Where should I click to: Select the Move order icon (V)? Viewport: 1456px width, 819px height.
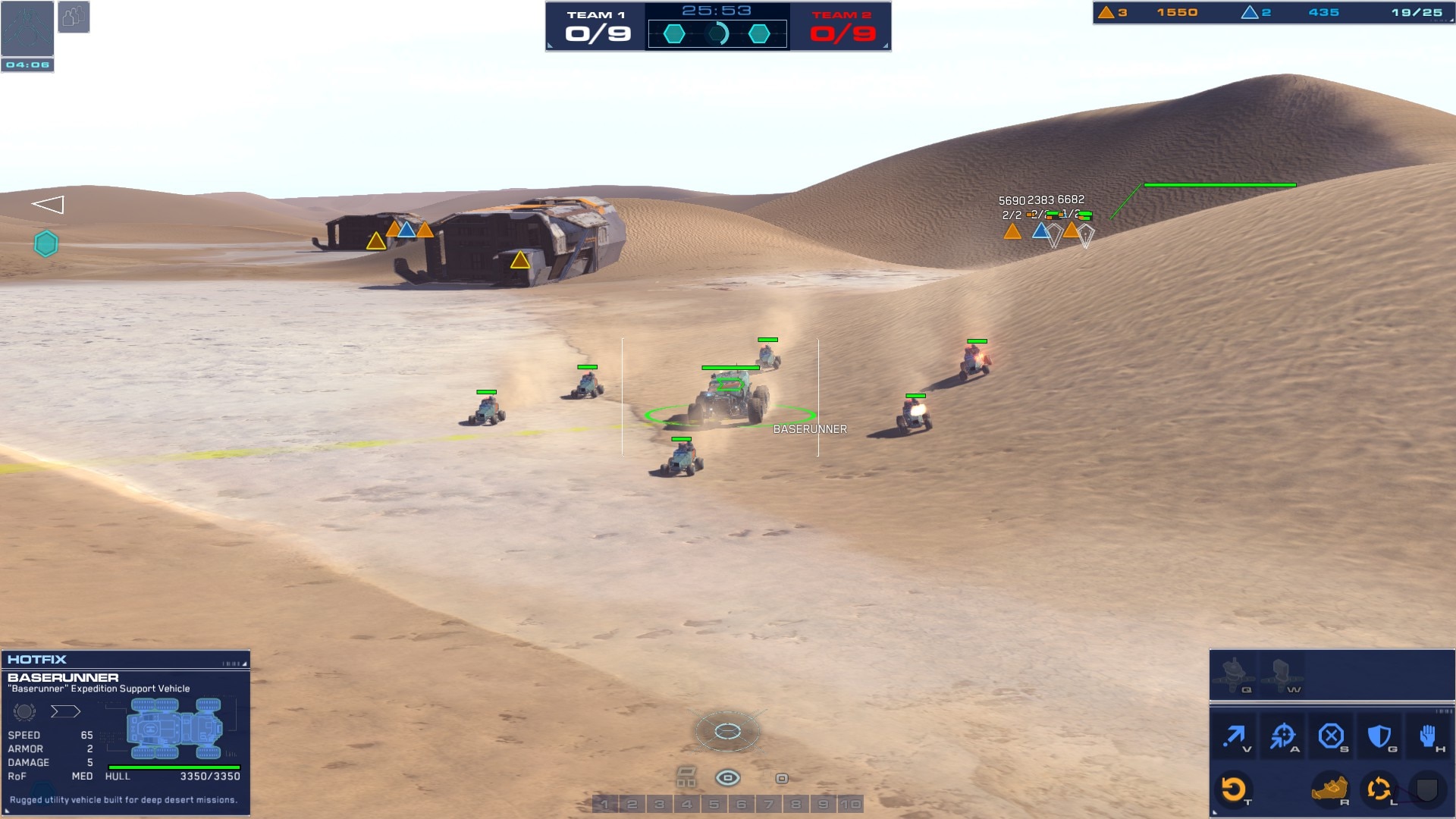[x=1235, y=734]
